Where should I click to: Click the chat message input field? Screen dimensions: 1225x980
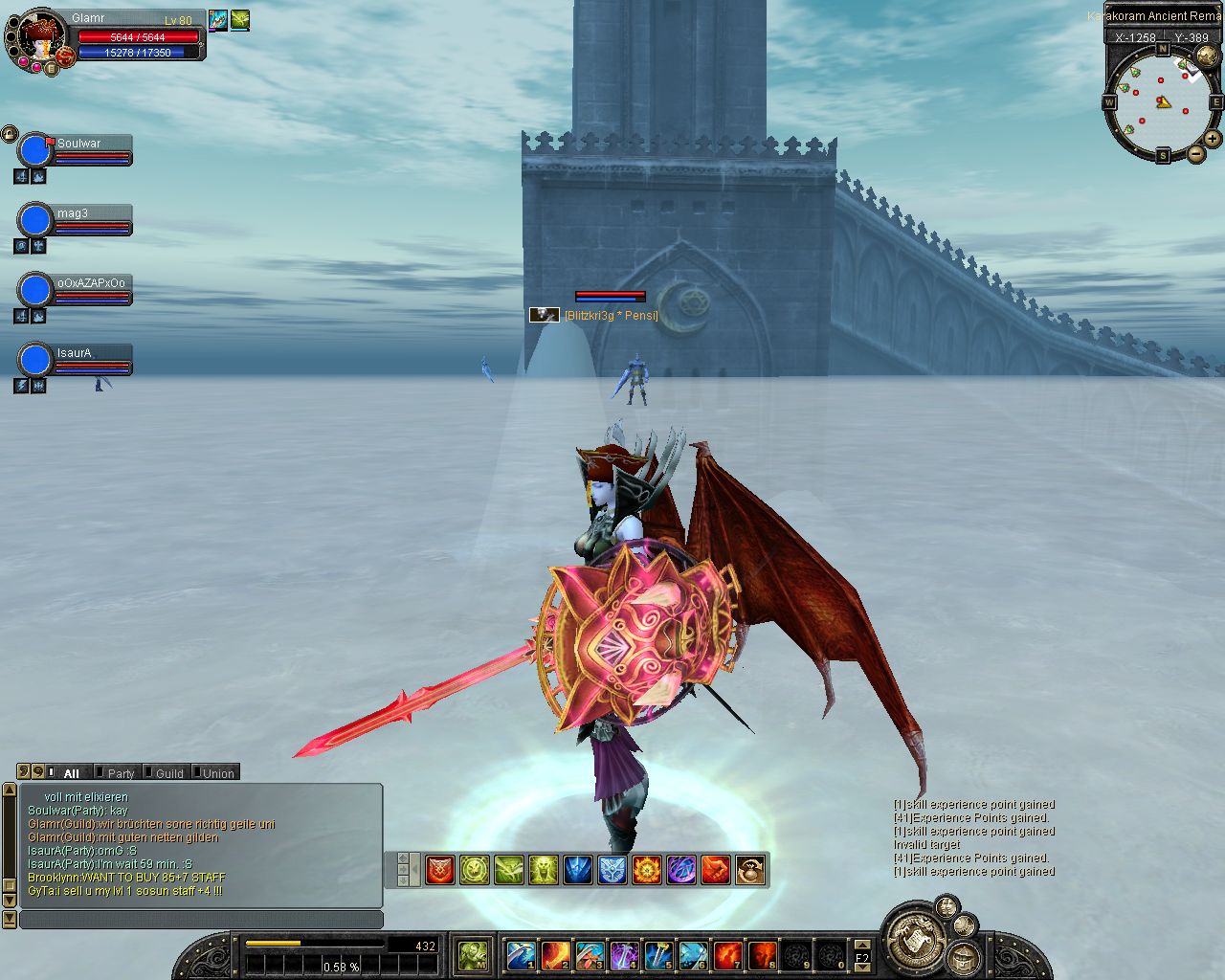(201, 920)
